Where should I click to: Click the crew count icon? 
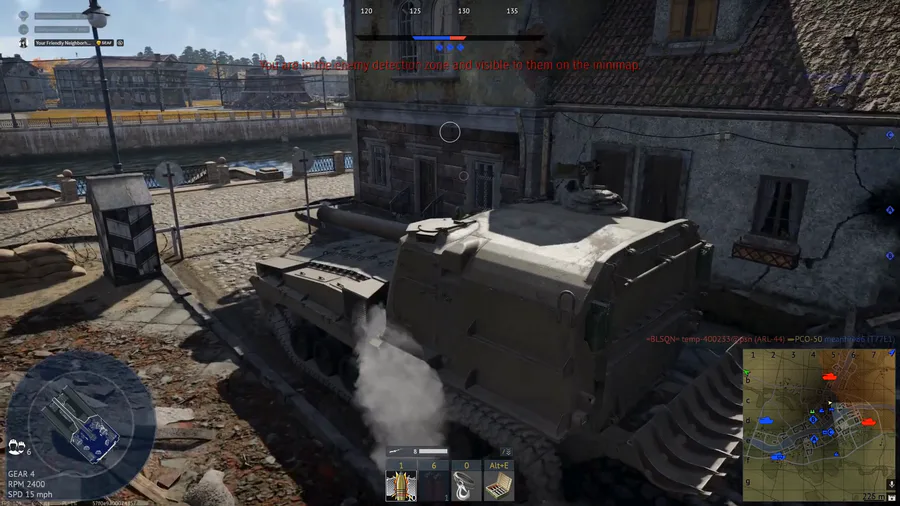pos(15,447)
